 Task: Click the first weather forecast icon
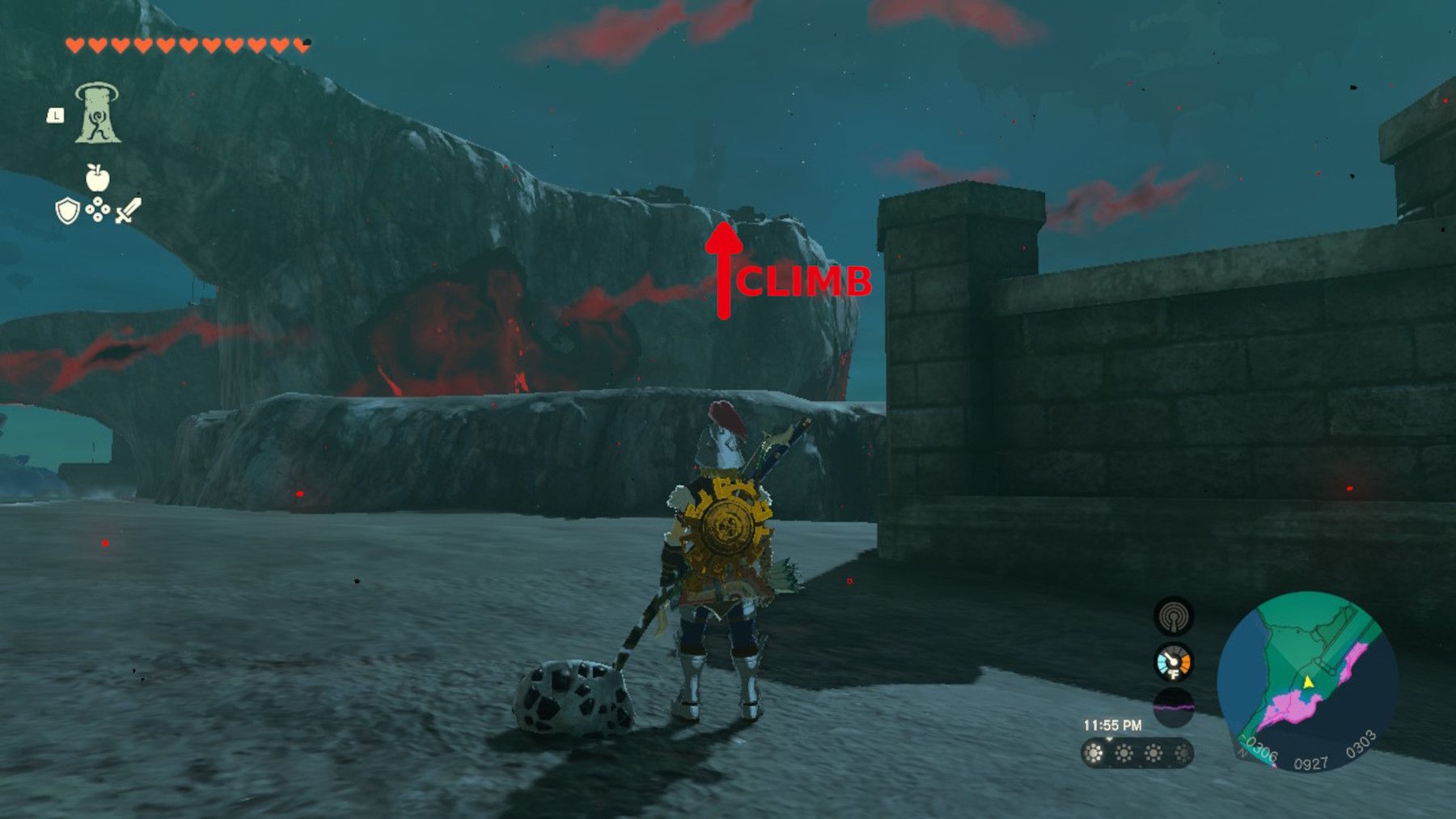[x=1094, y=752]
